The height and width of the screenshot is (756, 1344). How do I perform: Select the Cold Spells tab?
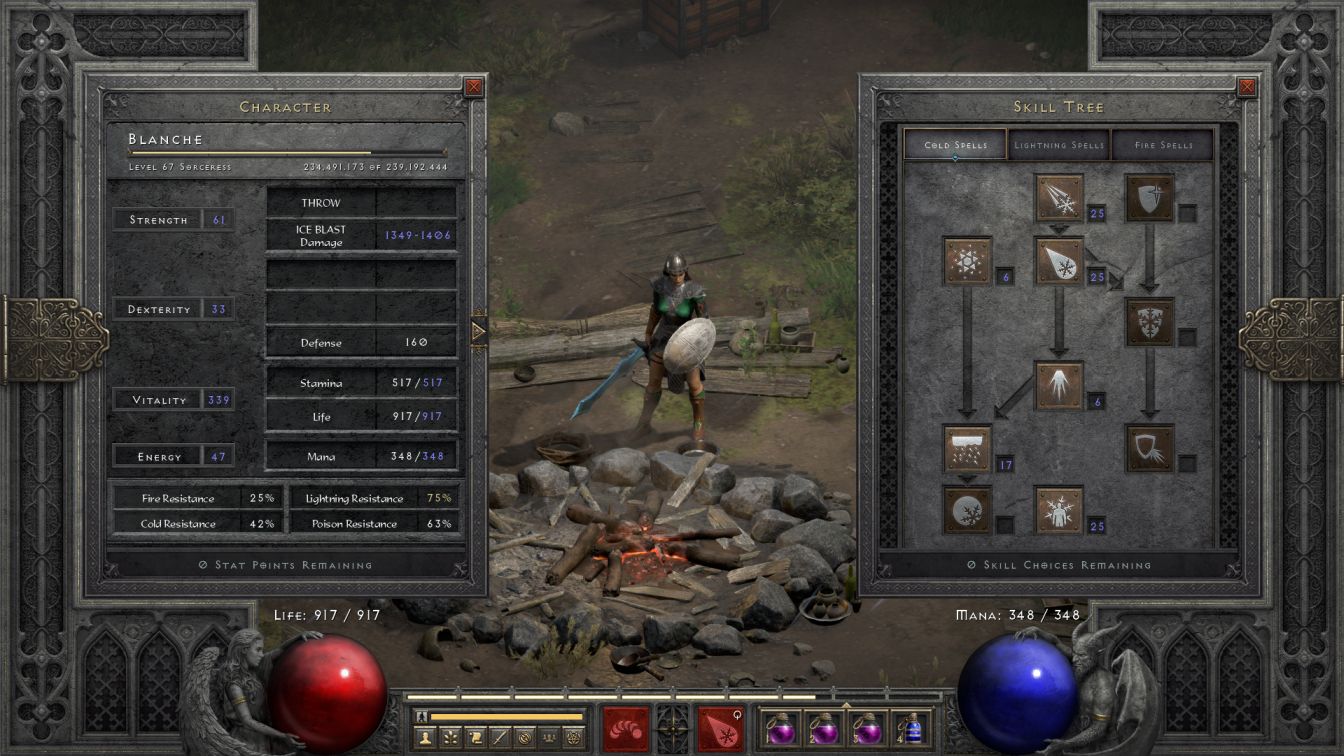coord(955,145)
